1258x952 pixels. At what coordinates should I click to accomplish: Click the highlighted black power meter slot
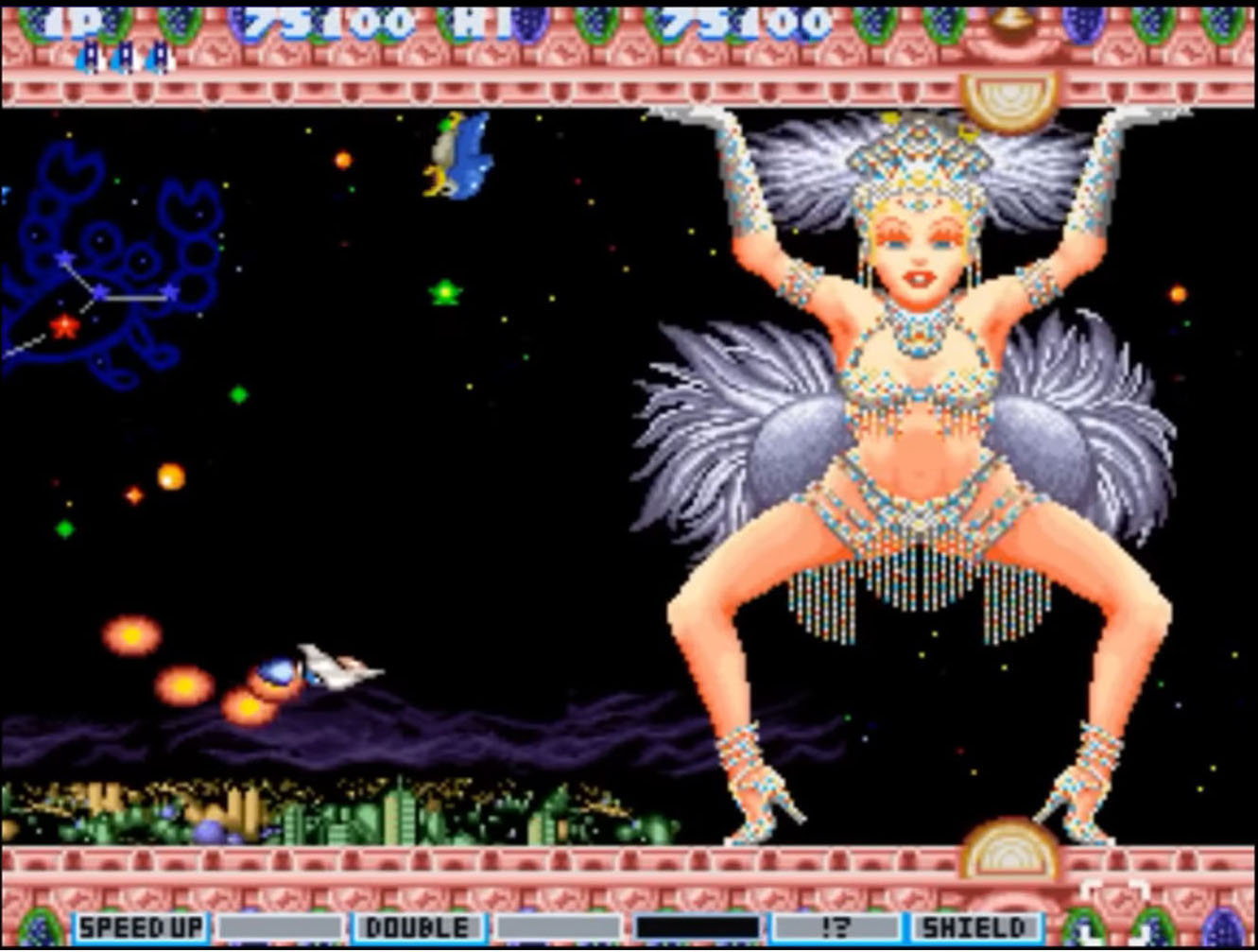(697, 927)
